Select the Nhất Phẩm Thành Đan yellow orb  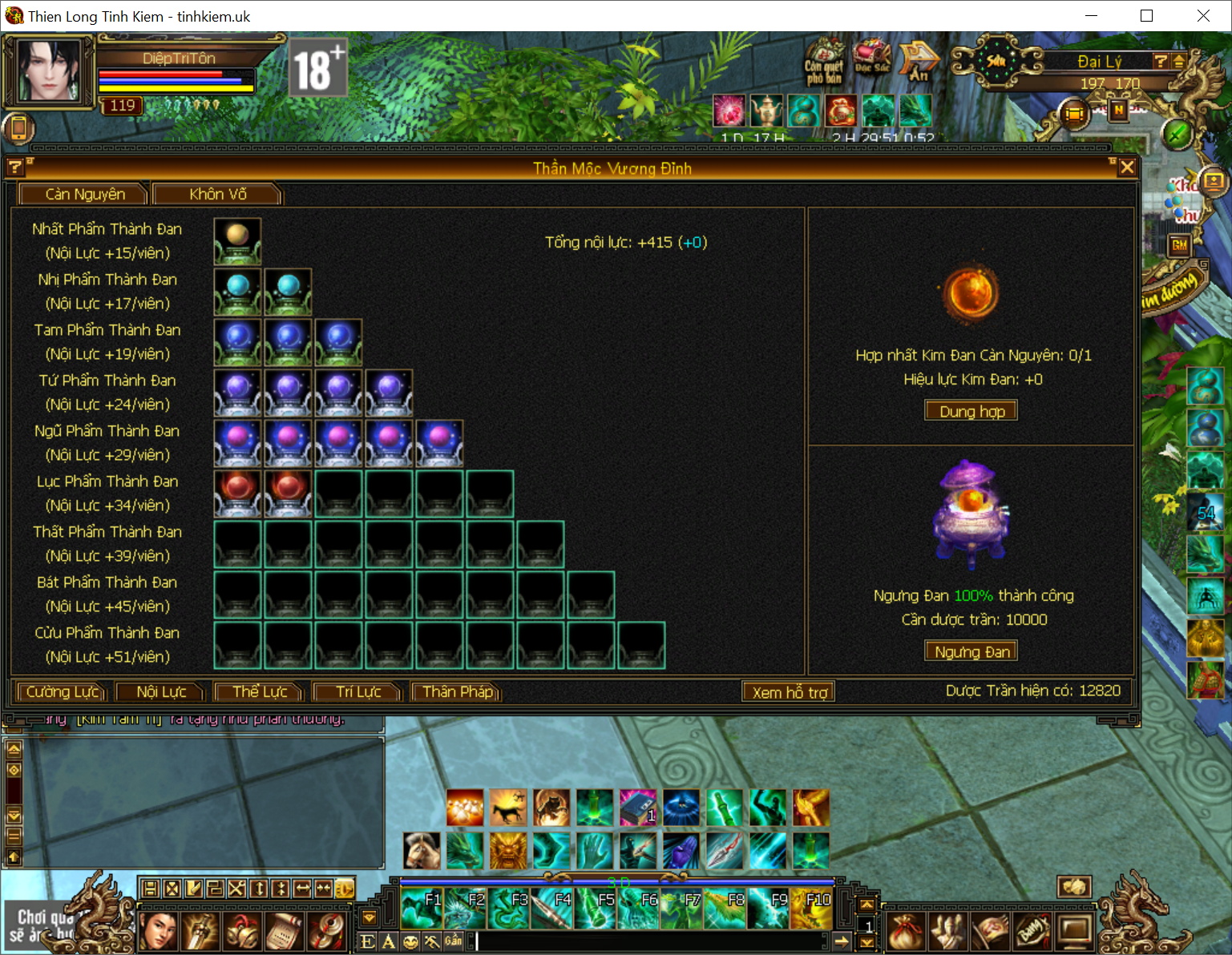[x=237, y=241]
